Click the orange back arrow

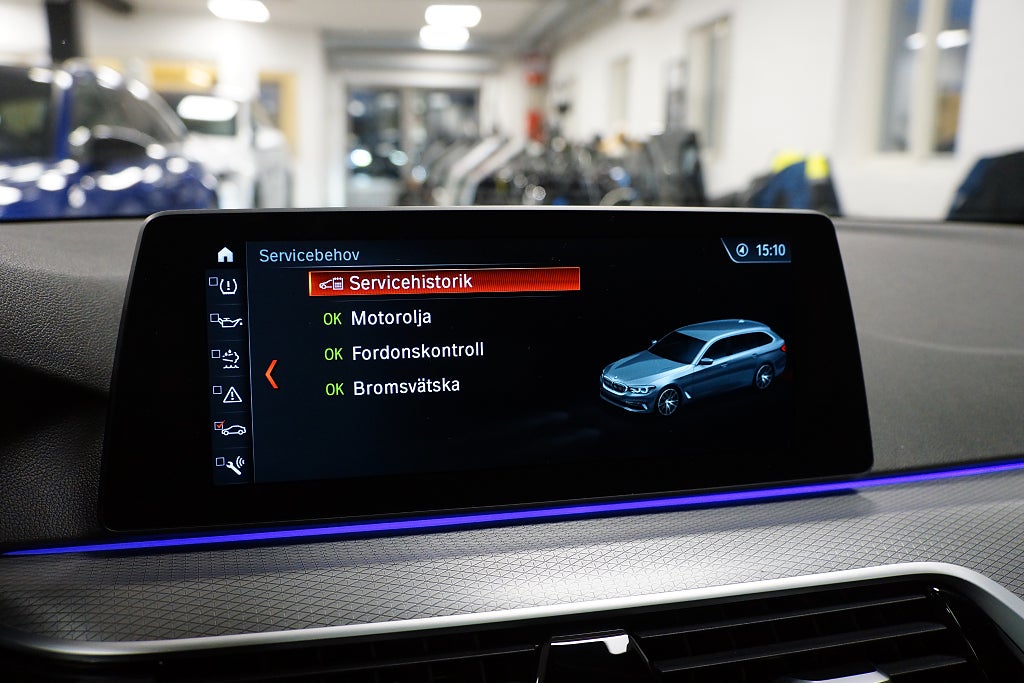pos(271,373)
